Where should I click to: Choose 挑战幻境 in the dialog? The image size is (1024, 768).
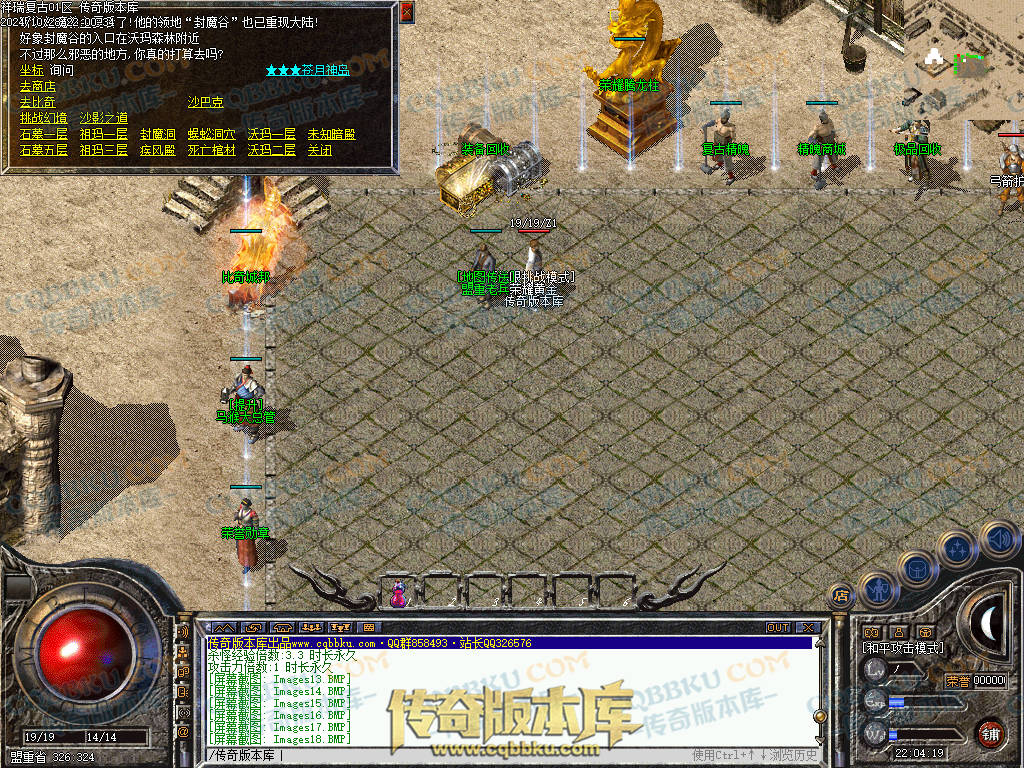43,118
